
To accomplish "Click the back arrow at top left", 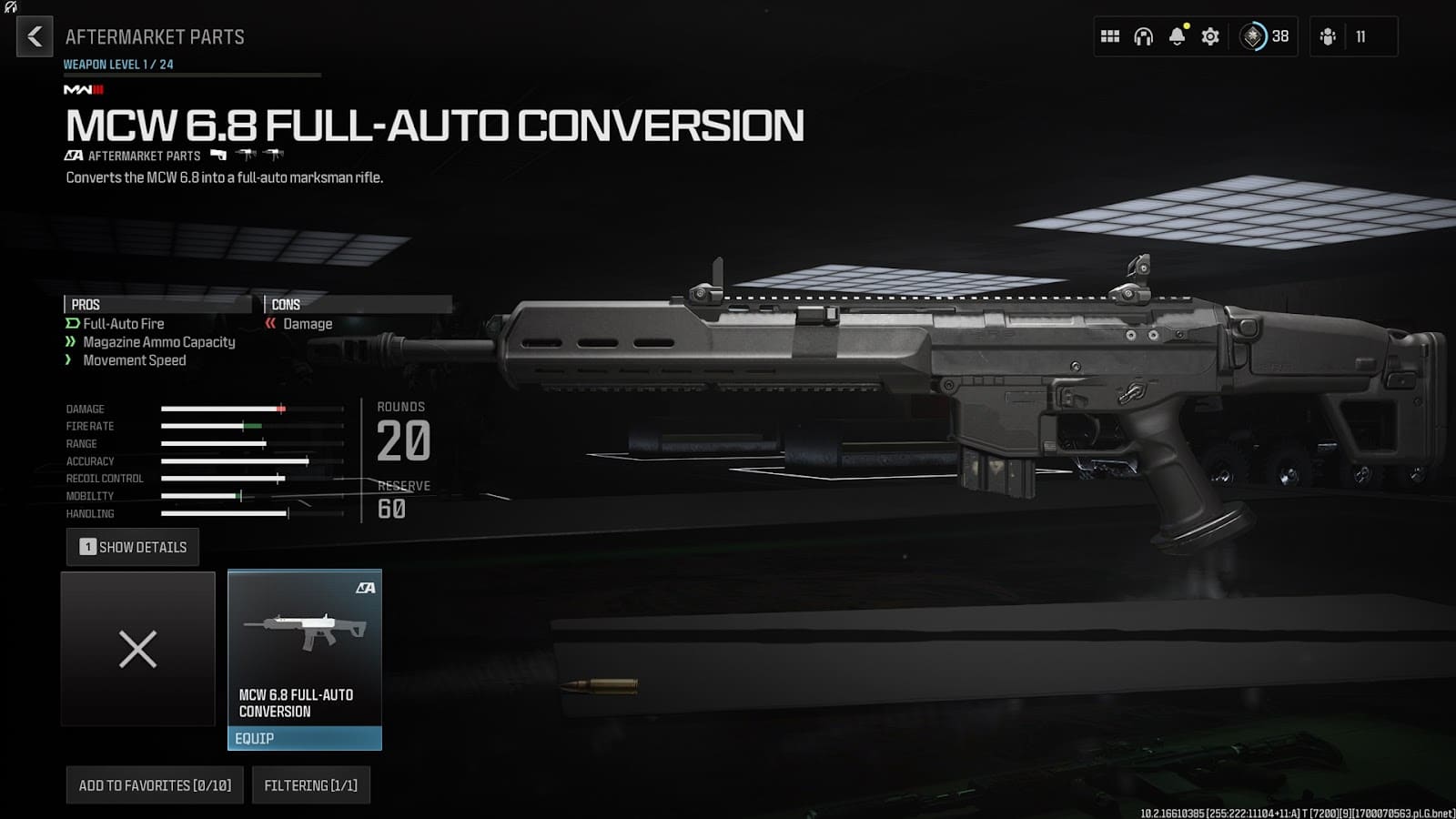I will click(x=34, y=36).
